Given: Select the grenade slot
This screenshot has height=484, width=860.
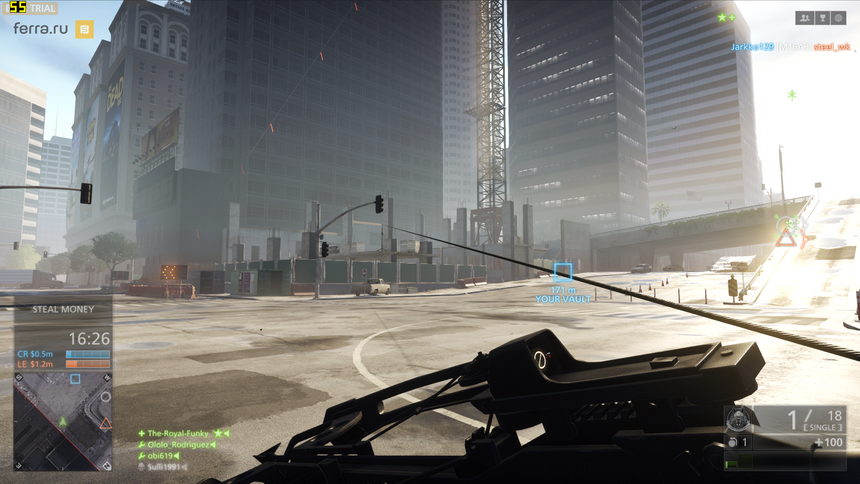Looking at the screenshot, I should coord(740,442).
